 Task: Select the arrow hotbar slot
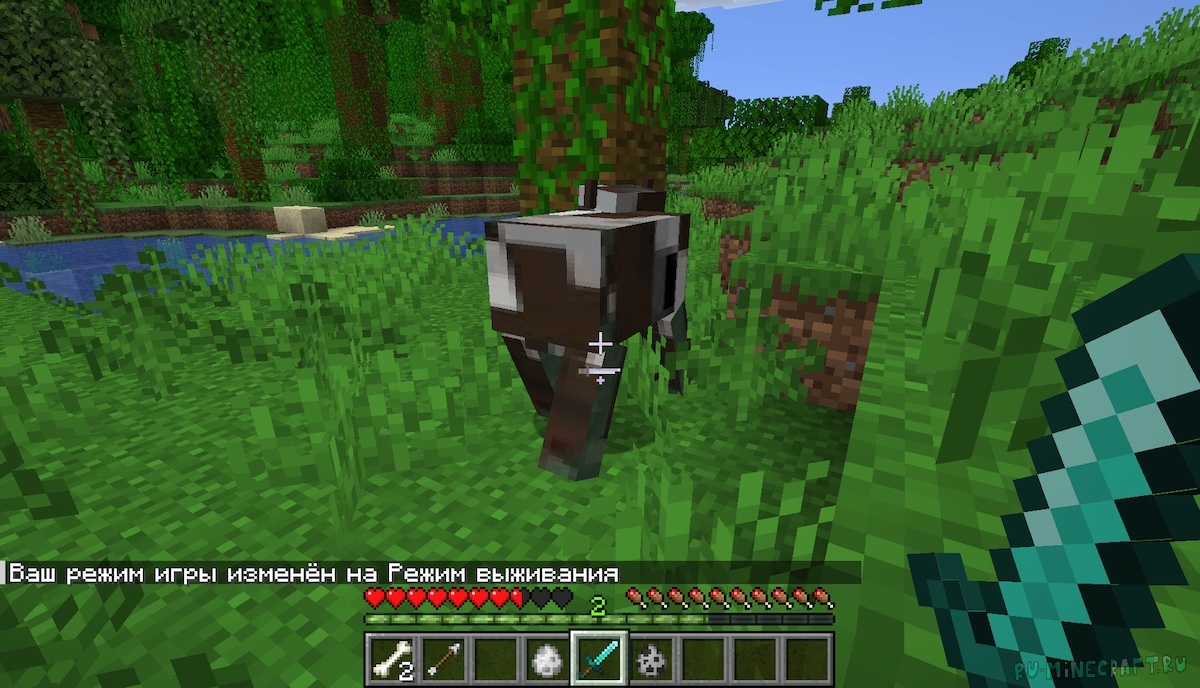(442, 657)
